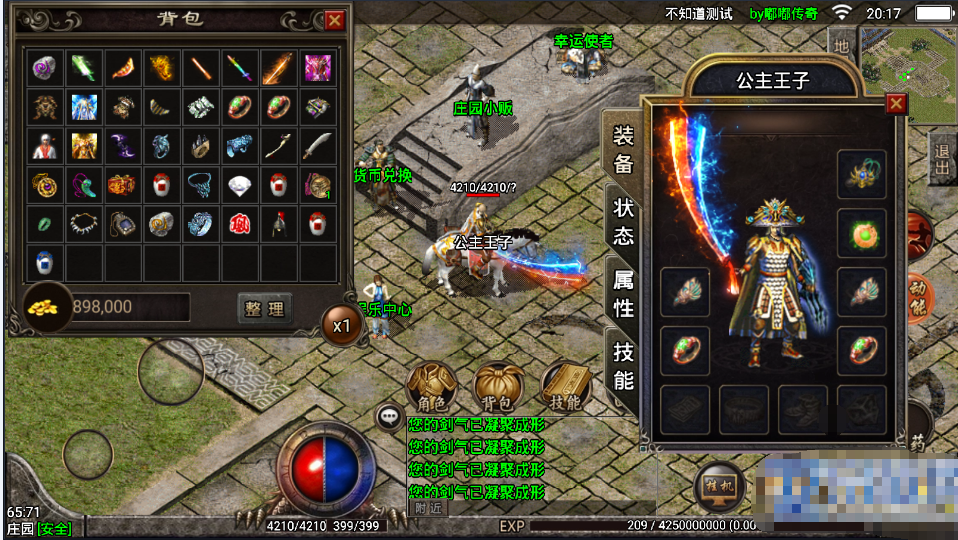Screen dimensions: 958x540
Task: Open the 角色 character button
Action: tap(432, 387)
